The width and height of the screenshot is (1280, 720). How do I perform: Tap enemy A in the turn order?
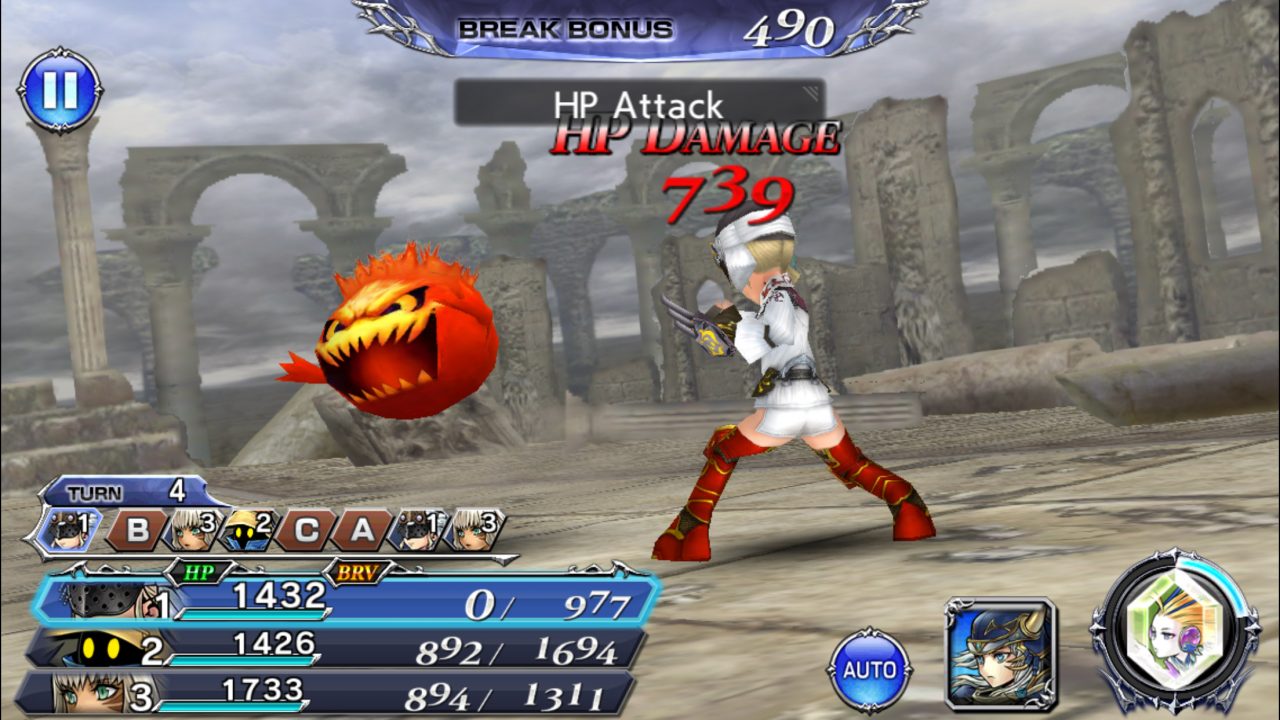coord(362,530)
